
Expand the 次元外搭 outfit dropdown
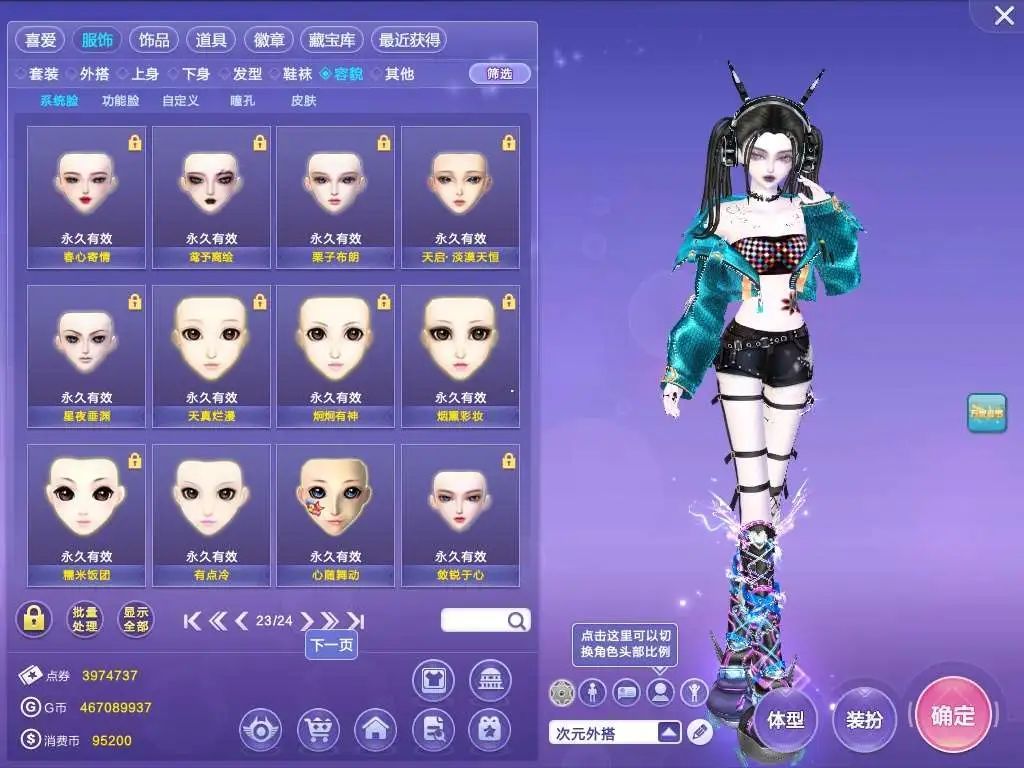[x=669, y=733]
